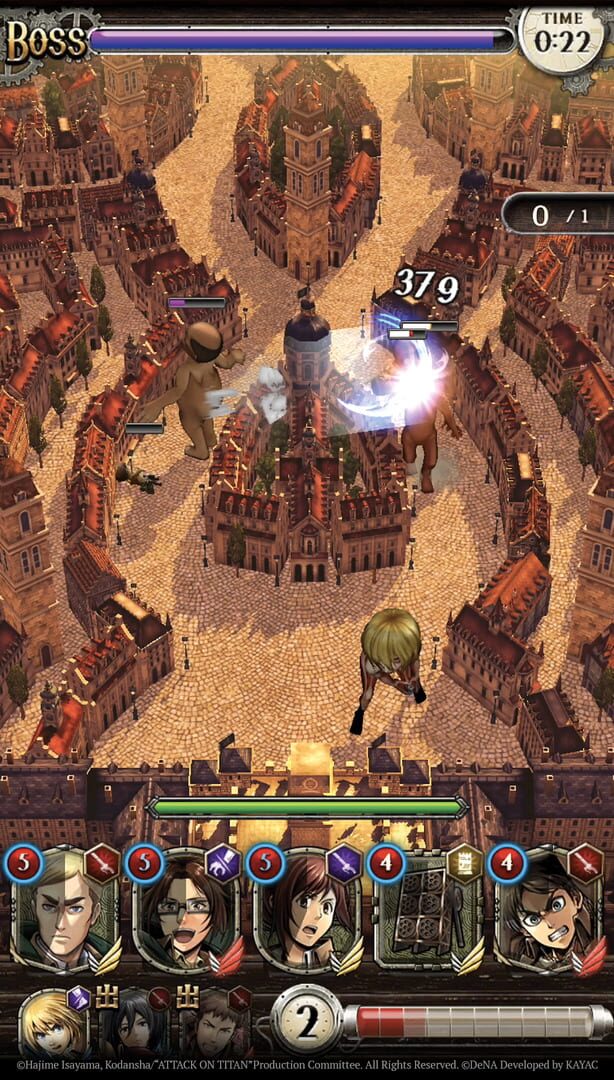This screenshot has height=1080, width=614.
Task: Deploy the Erwin character card
Action: (66, 912)
